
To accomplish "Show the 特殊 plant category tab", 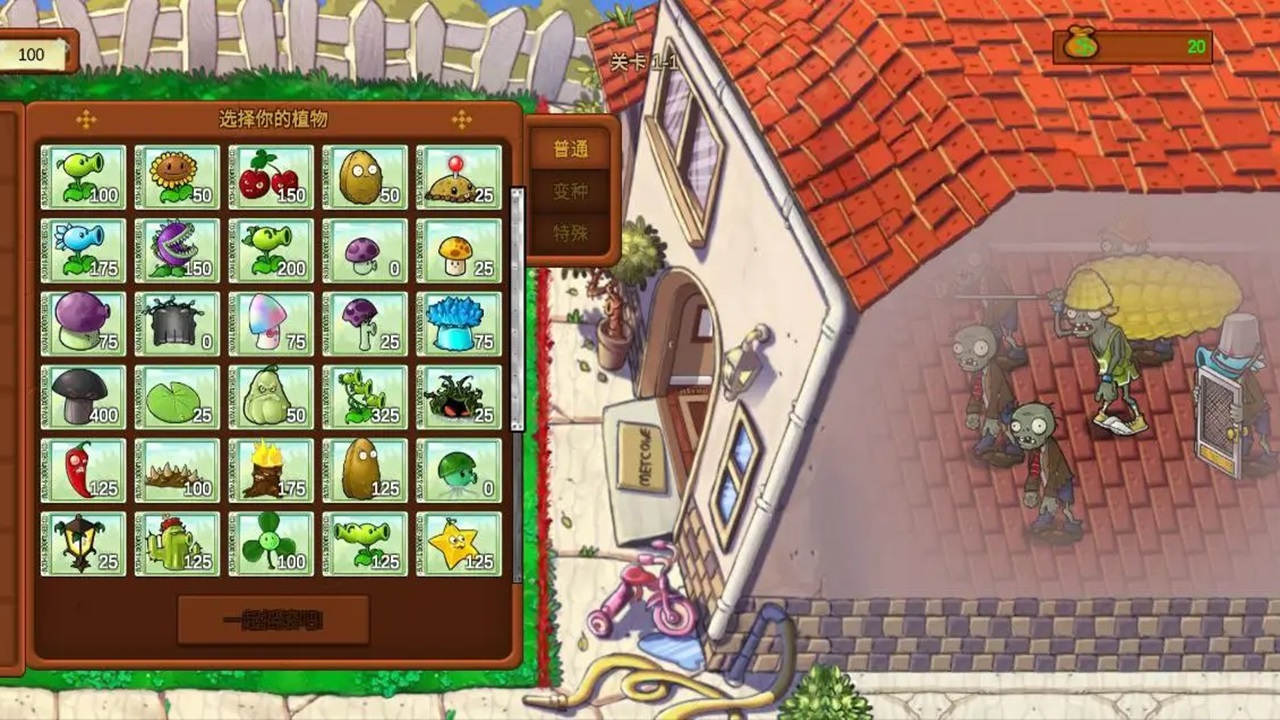I will [571, 233].
